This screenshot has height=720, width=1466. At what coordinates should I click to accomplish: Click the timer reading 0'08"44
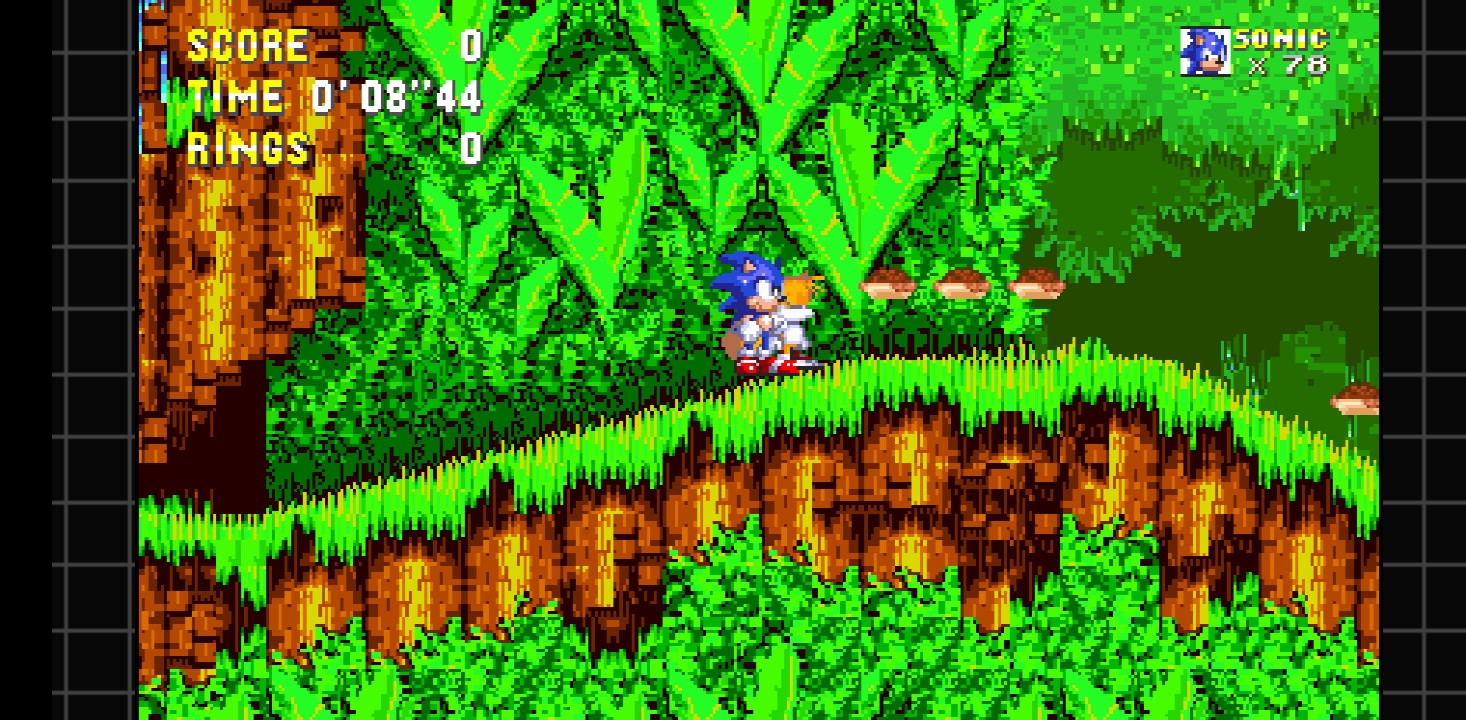395,97
